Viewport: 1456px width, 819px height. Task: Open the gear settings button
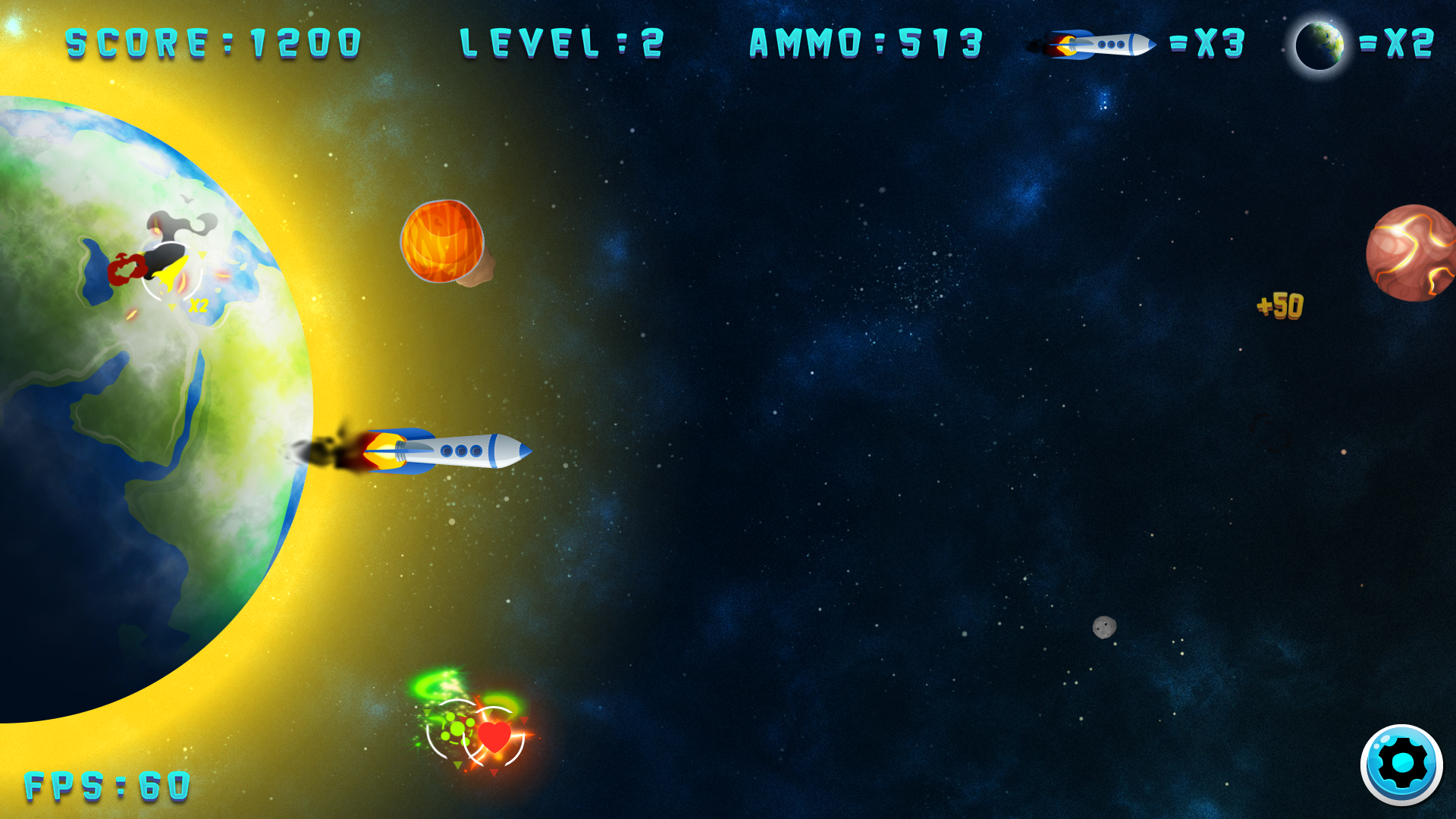[x=1401, y=764]
